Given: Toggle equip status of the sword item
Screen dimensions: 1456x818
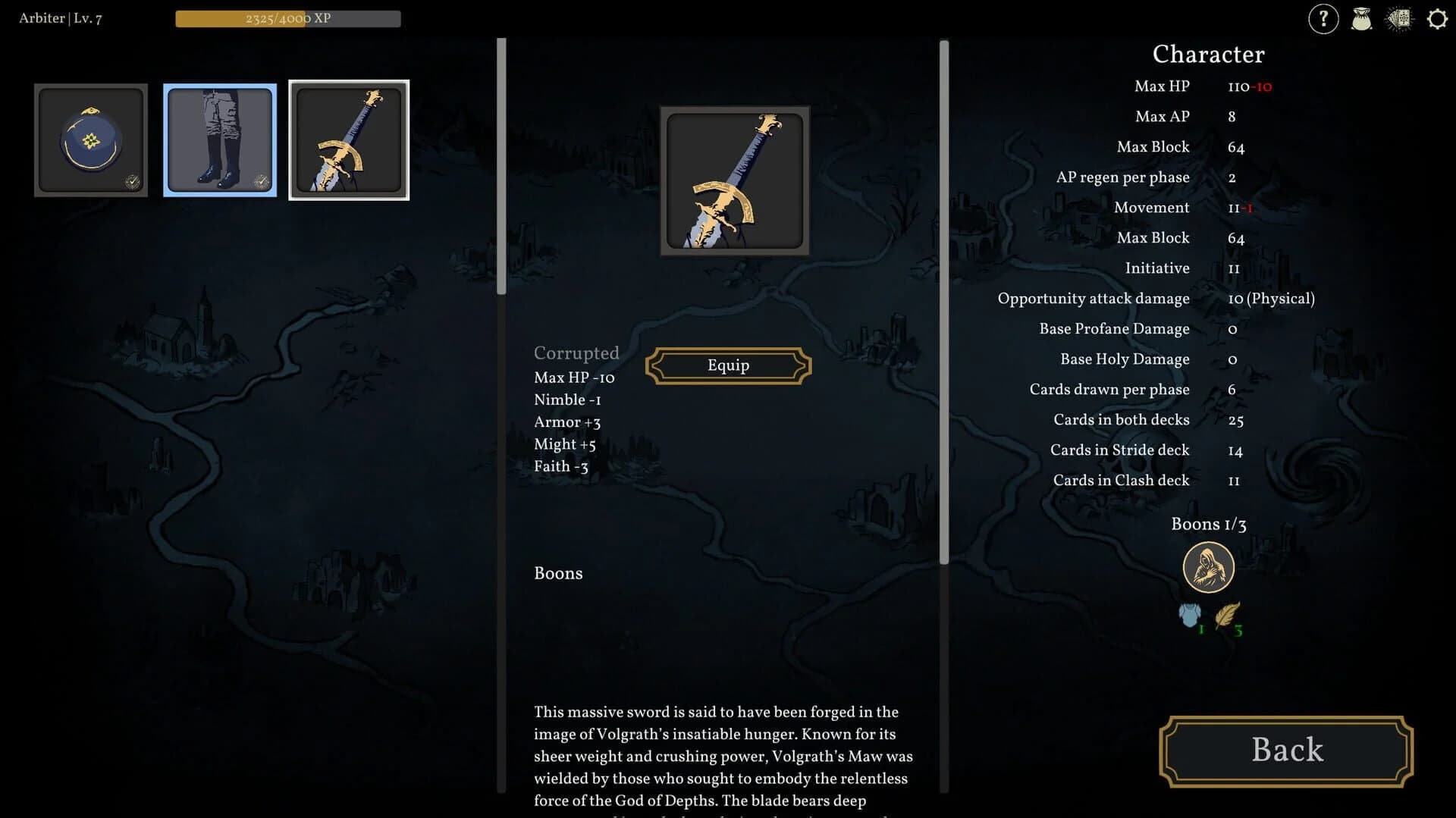Looking at the screenshot, I should point(727,365).
